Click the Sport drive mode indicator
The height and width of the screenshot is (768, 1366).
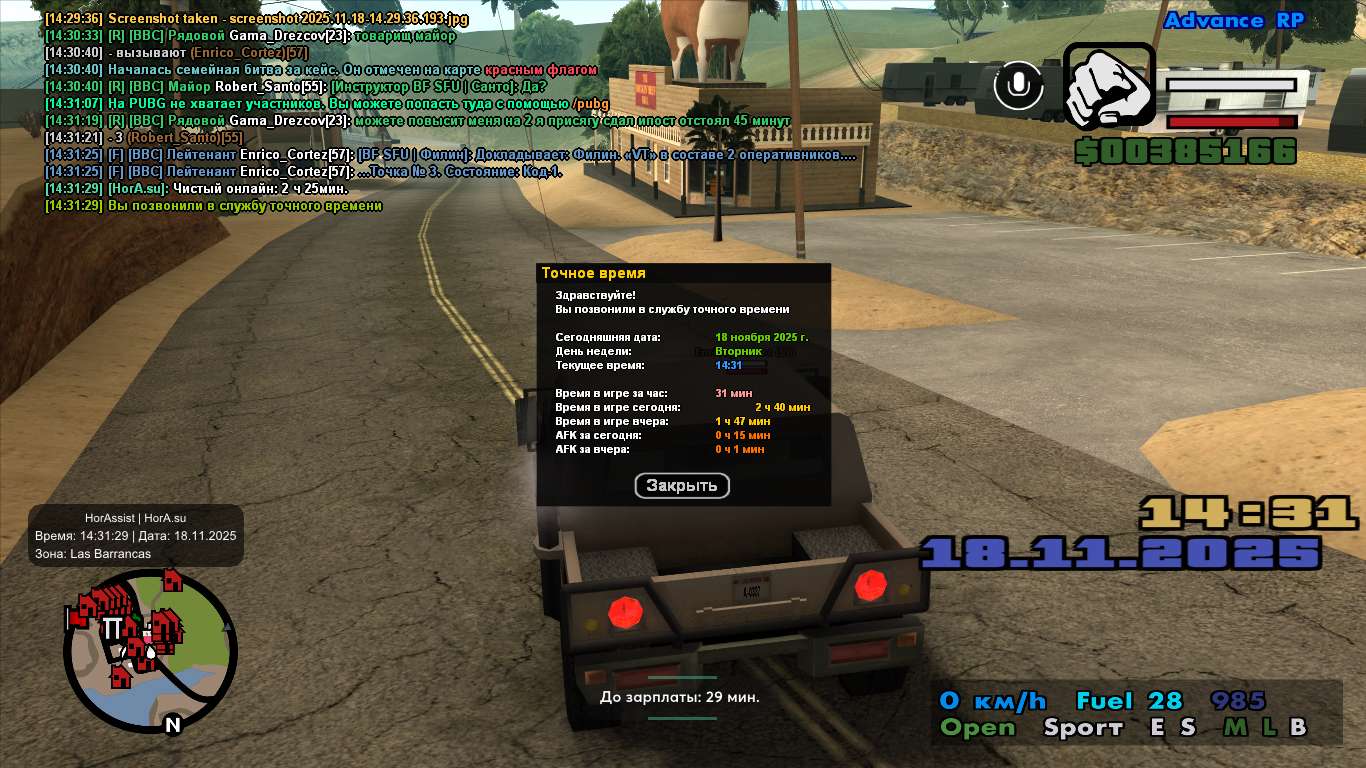click(x=1083, y=728)
